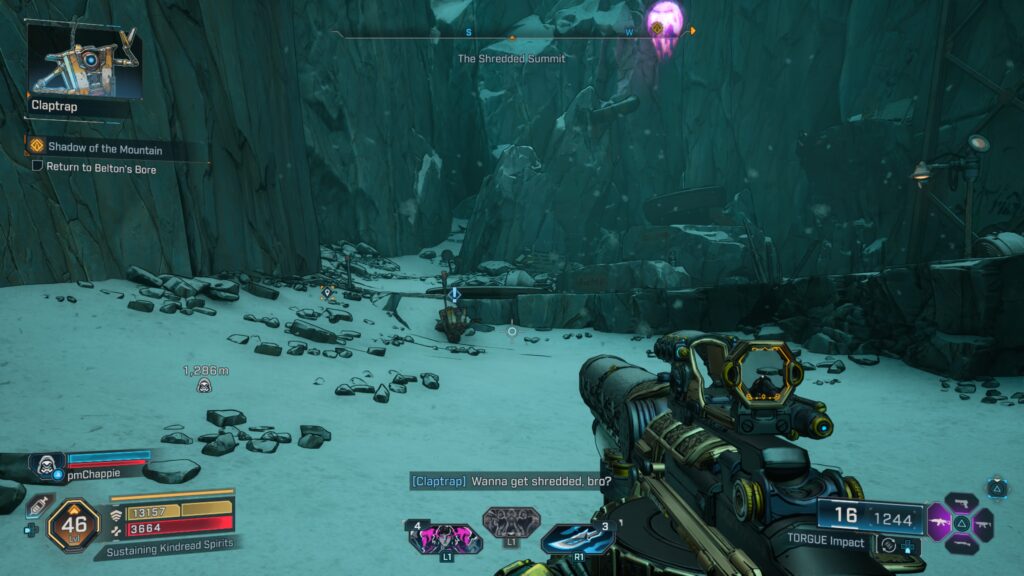Switch to the pistol weapon slot
Screen dimensions: 1024x576
tap(961, 503)
